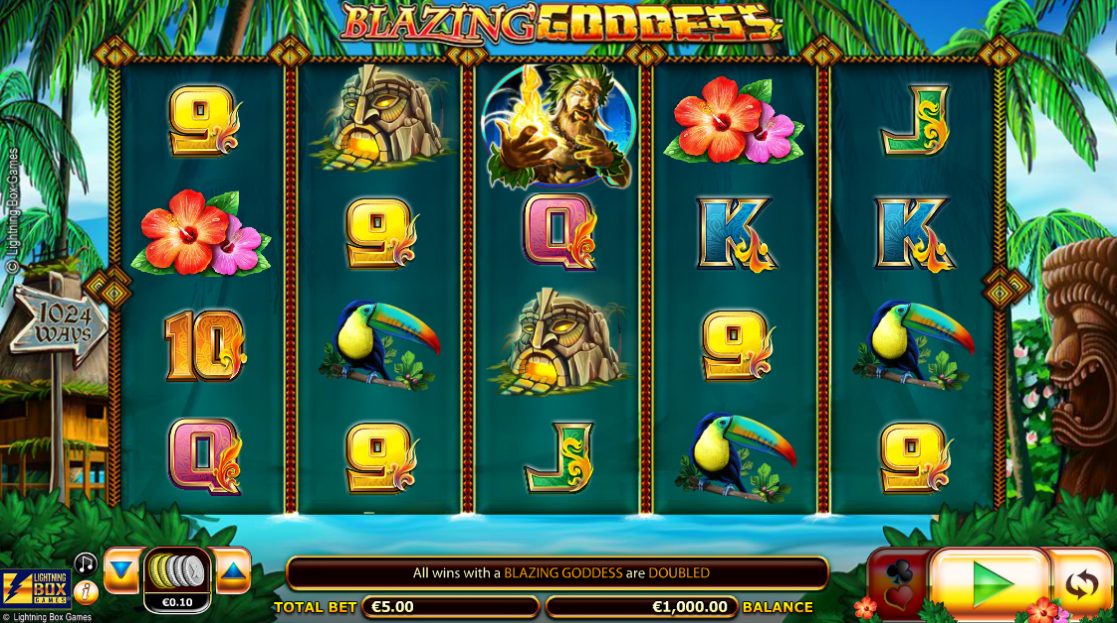1117x623 pixels.
Task: Toggle sound with the music note icon
Action: tap(87, 563)
